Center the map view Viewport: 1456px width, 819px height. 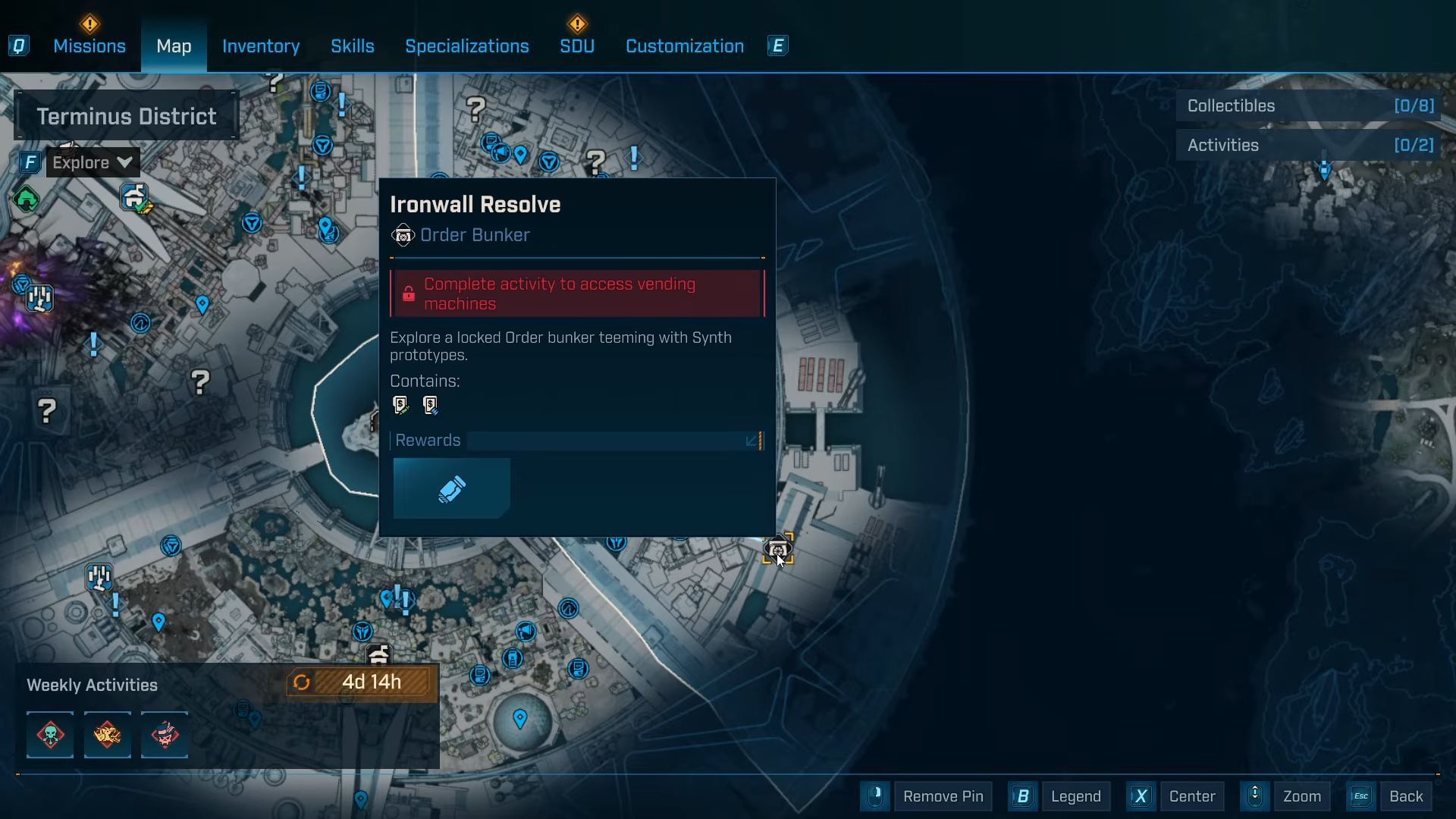click(x=1191, y=796)
